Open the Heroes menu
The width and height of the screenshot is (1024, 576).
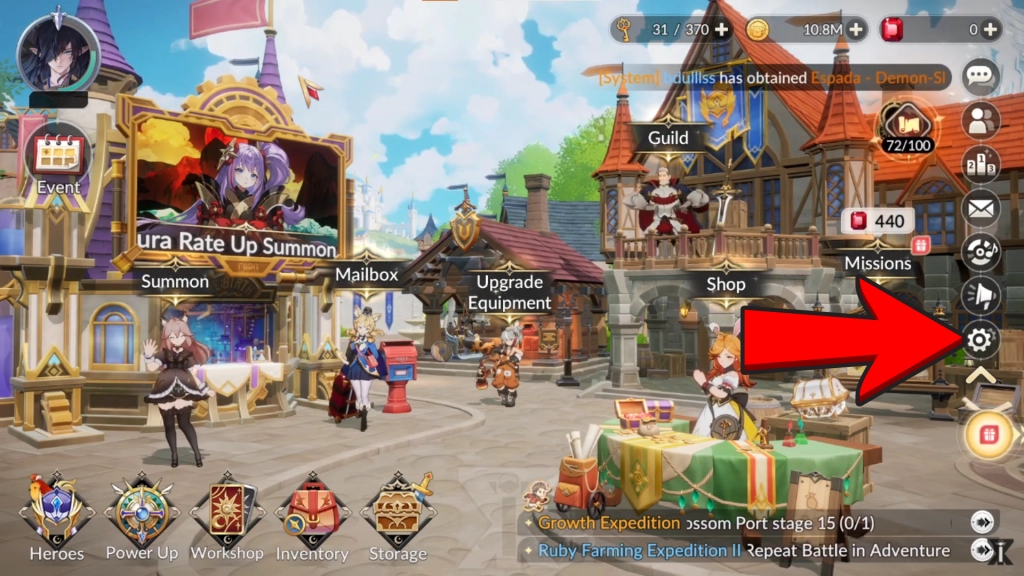pyautogui.click(x=56, y=513)
